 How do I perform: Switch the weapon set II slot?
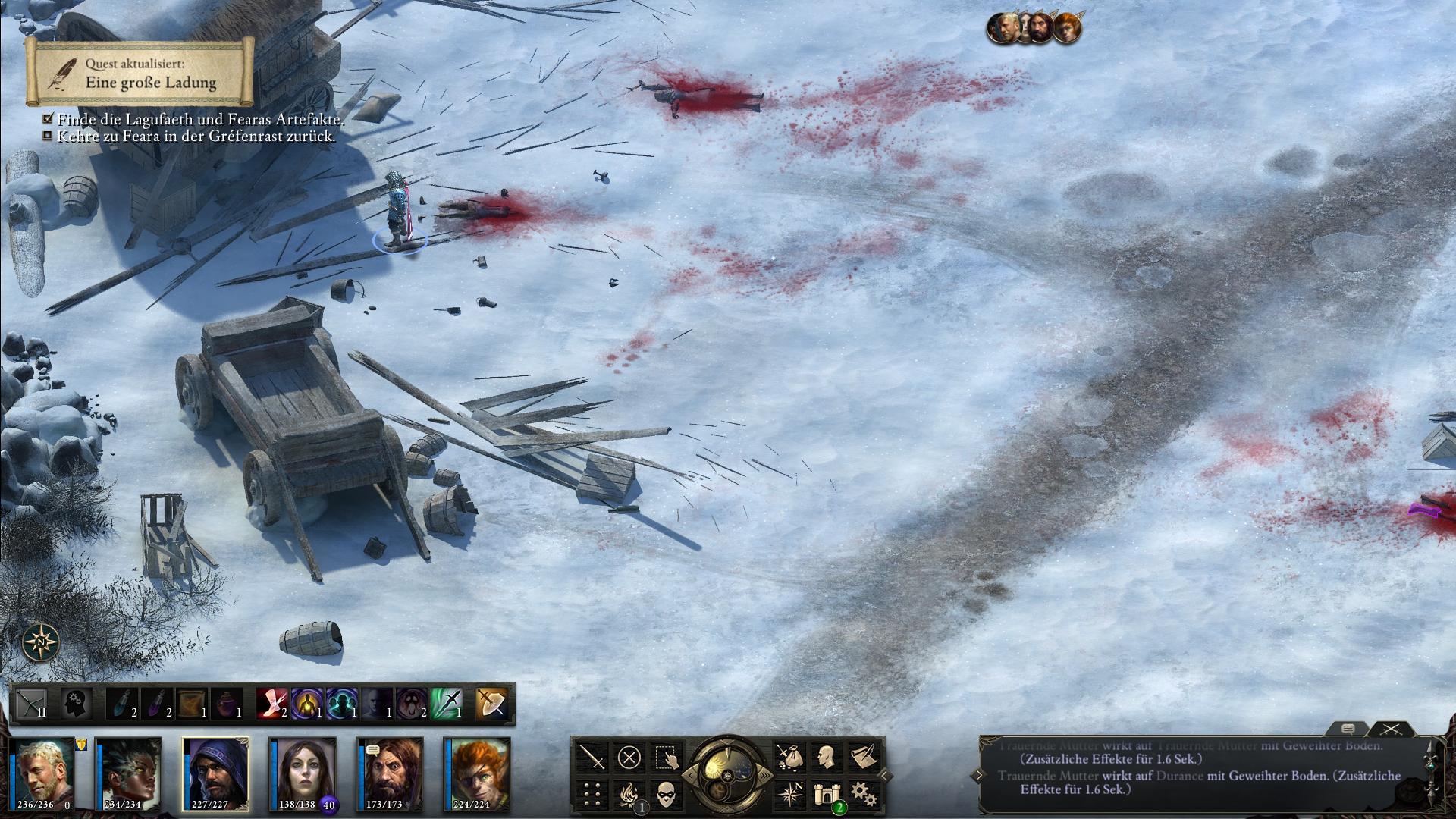coord(32,704)
